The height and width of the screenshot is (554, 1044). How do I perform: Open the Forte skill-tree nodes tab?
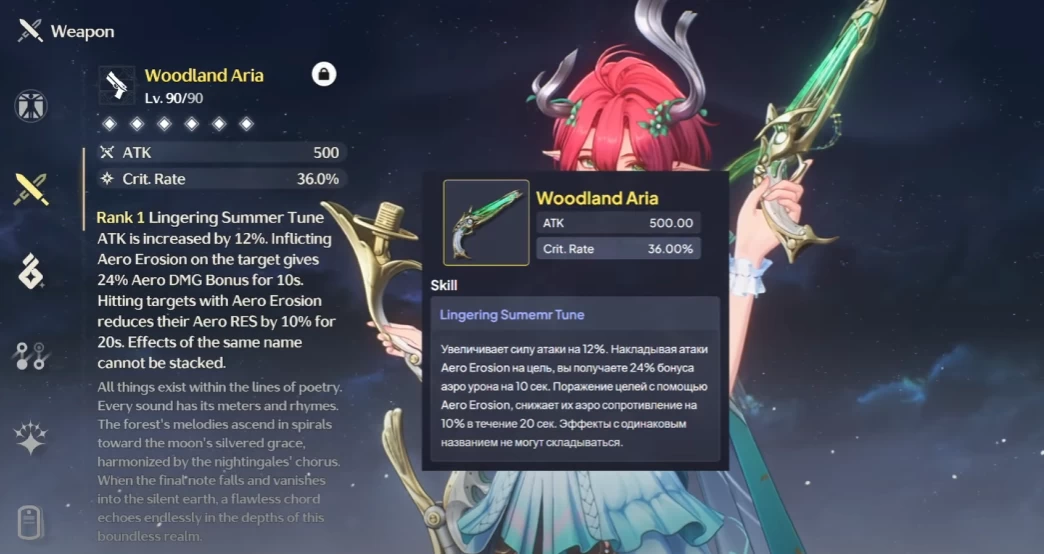(31, 355)
